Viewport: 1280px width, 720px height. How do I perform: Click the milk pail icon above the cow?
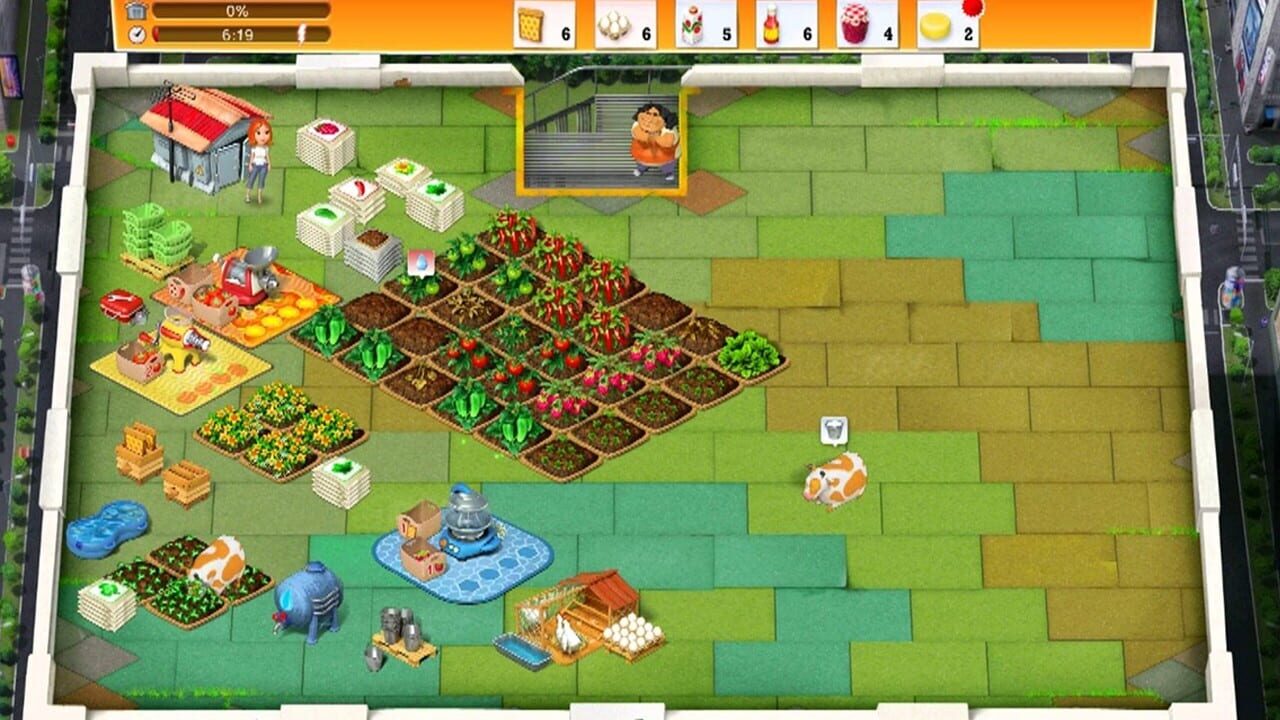(833, 428)
